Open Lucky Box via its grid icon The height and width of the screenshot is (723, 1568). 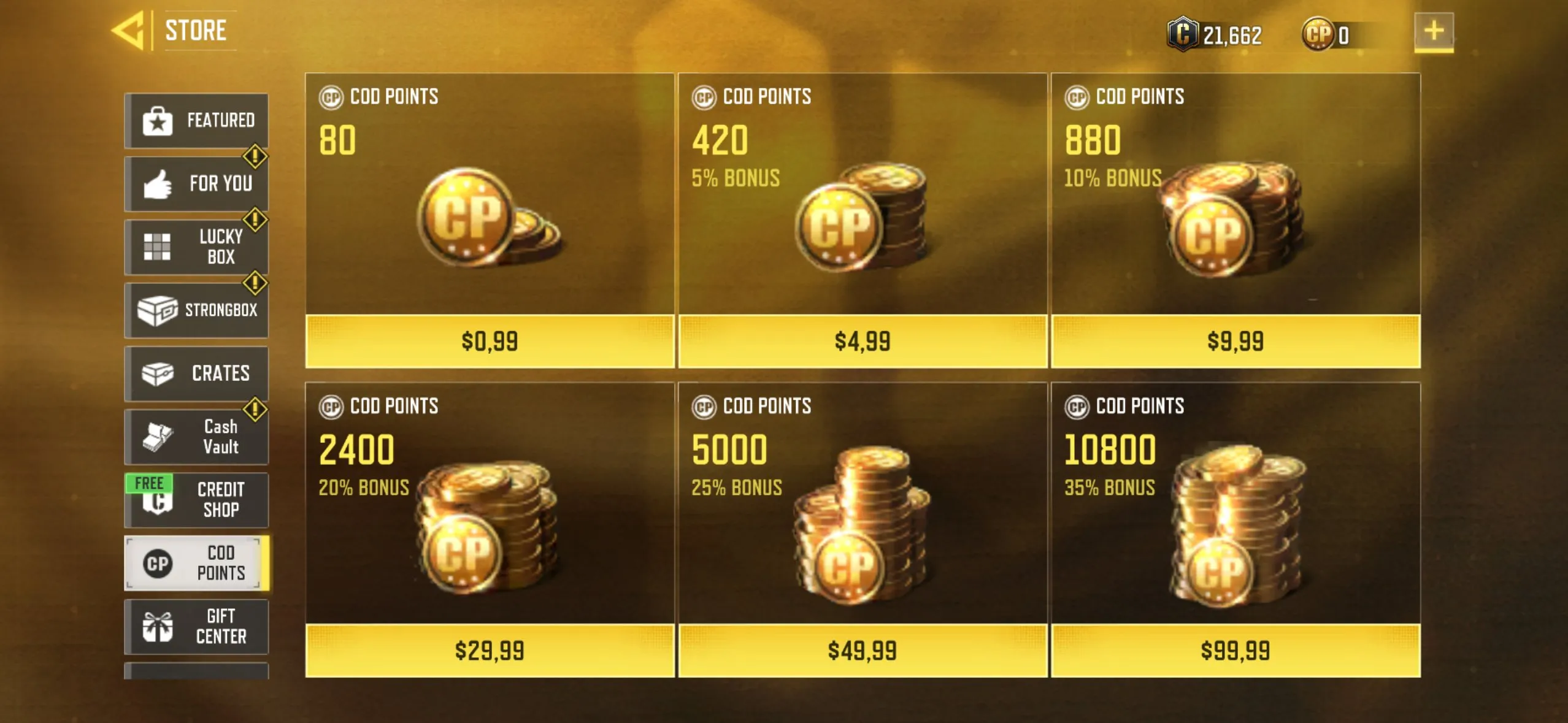click(158, 247)
